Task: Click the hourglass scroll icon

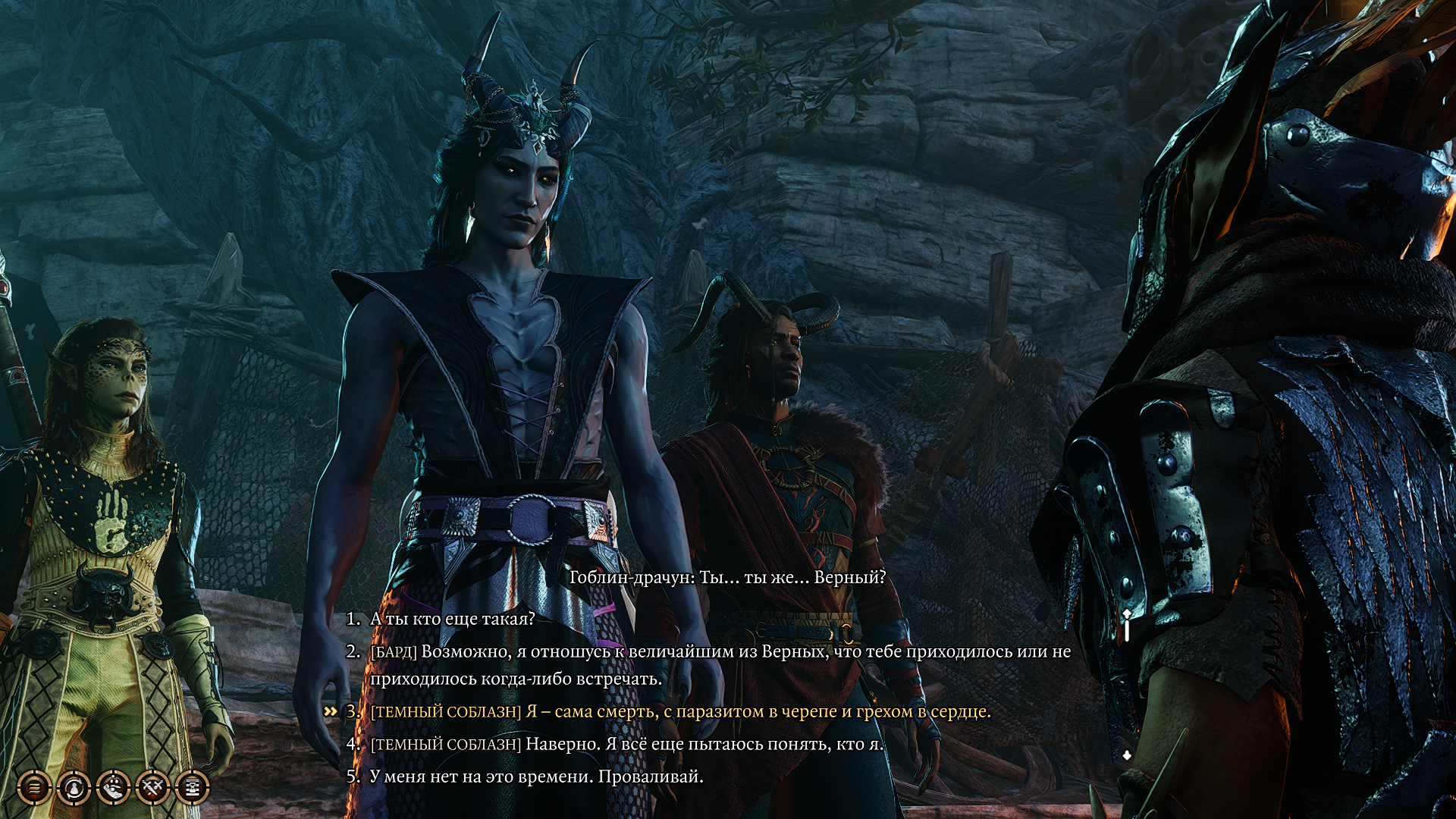Action: click(192, 788)
